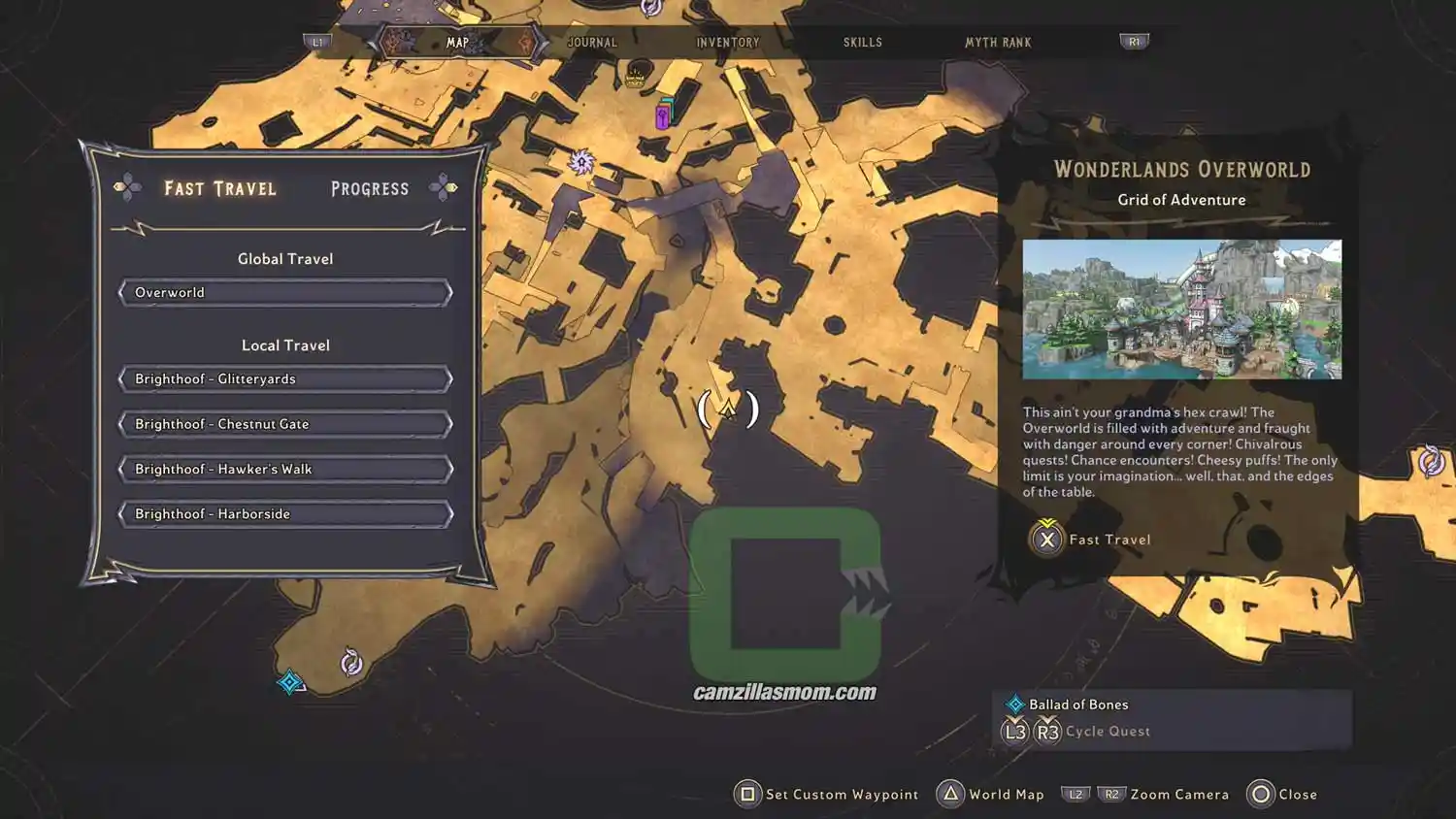Image resolution: width=1456 pixels, height=819 pixels.
Task: Choose Overworld under Global Travel
Action: click(x=285, y=293)
